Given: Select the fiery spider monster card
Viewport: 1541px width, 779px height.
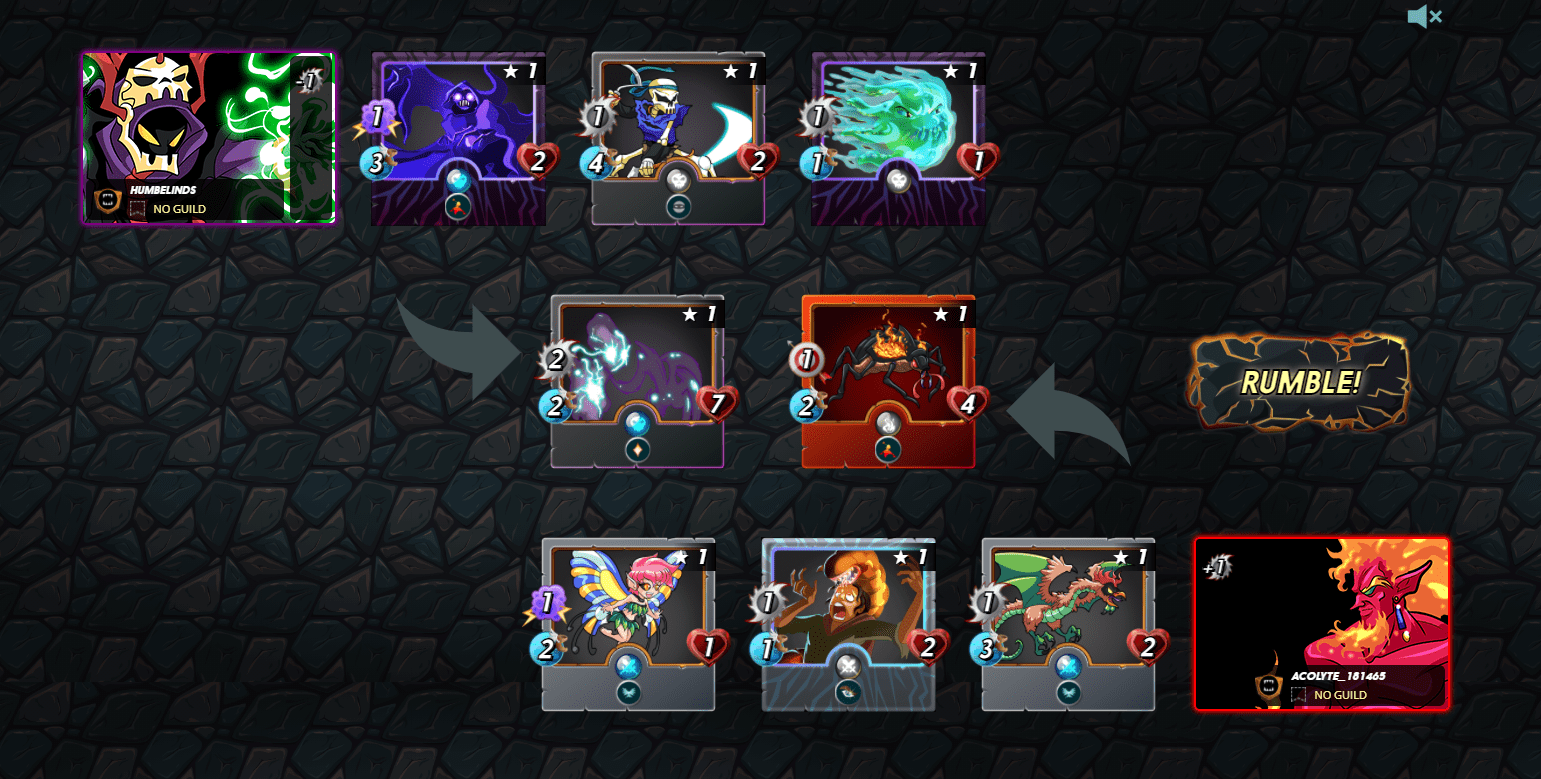Looking at the screenshot, I should click(x=888, y=381).
